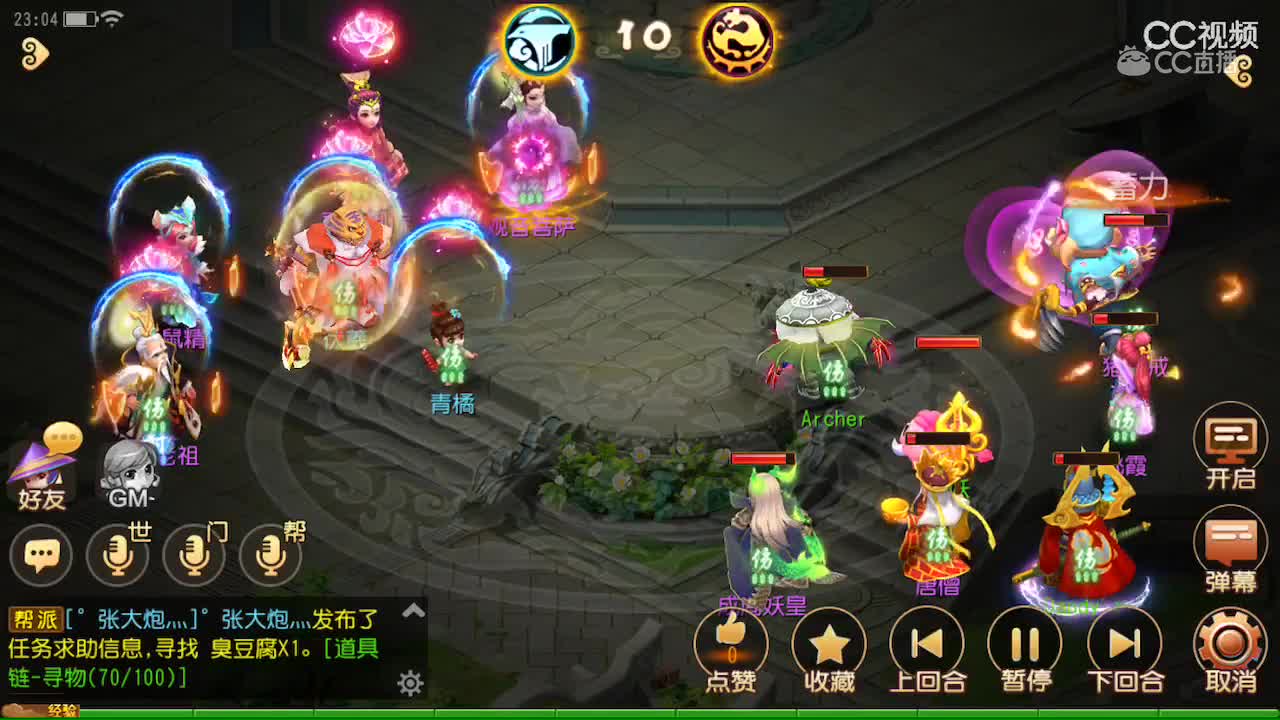Advance to next round with 下回合 button
Screen dimensions: 1280x720
(x=1125, y=645)
